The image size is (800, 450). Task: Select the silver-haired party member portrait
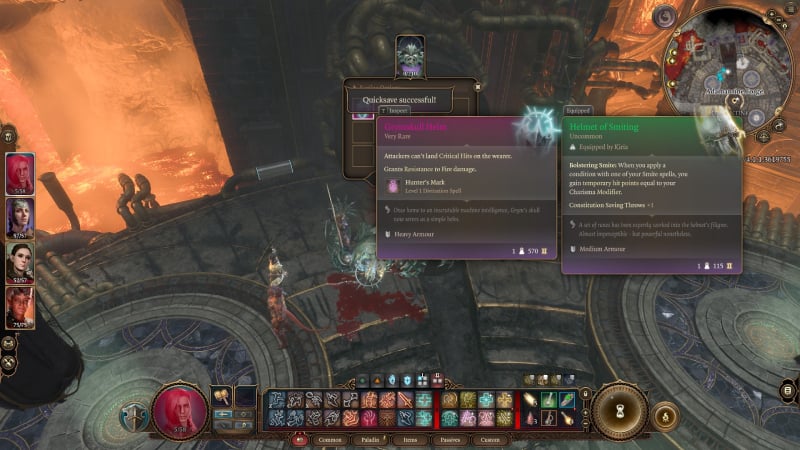21,218
